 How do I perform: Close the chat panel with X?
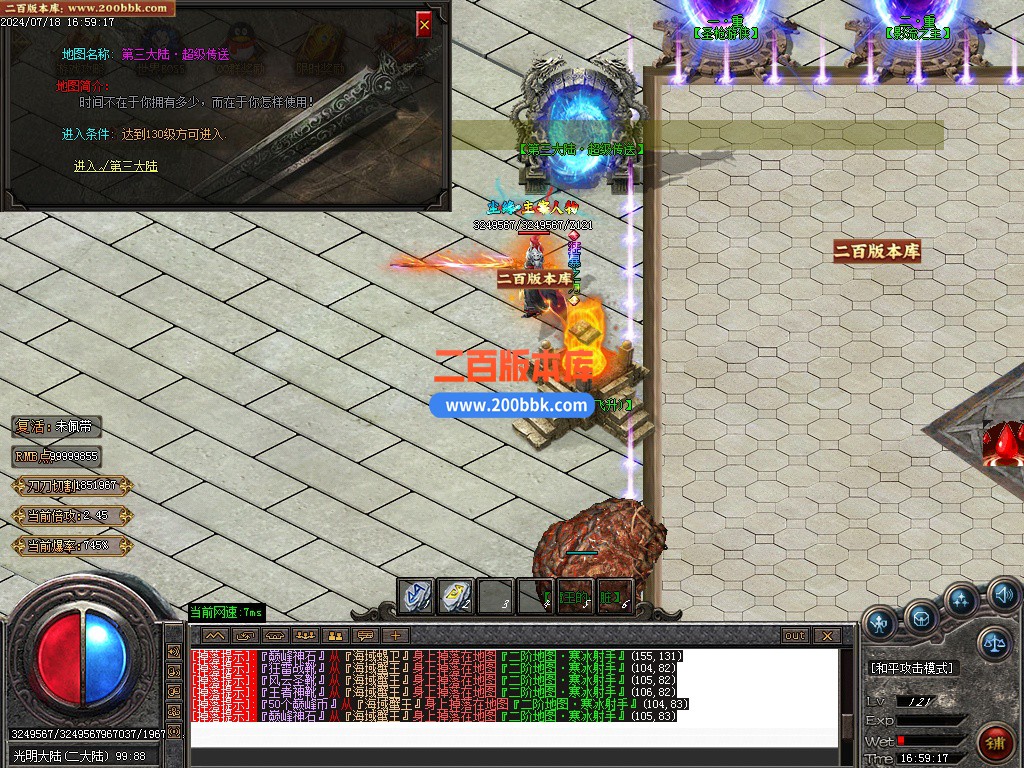(826, 636)
